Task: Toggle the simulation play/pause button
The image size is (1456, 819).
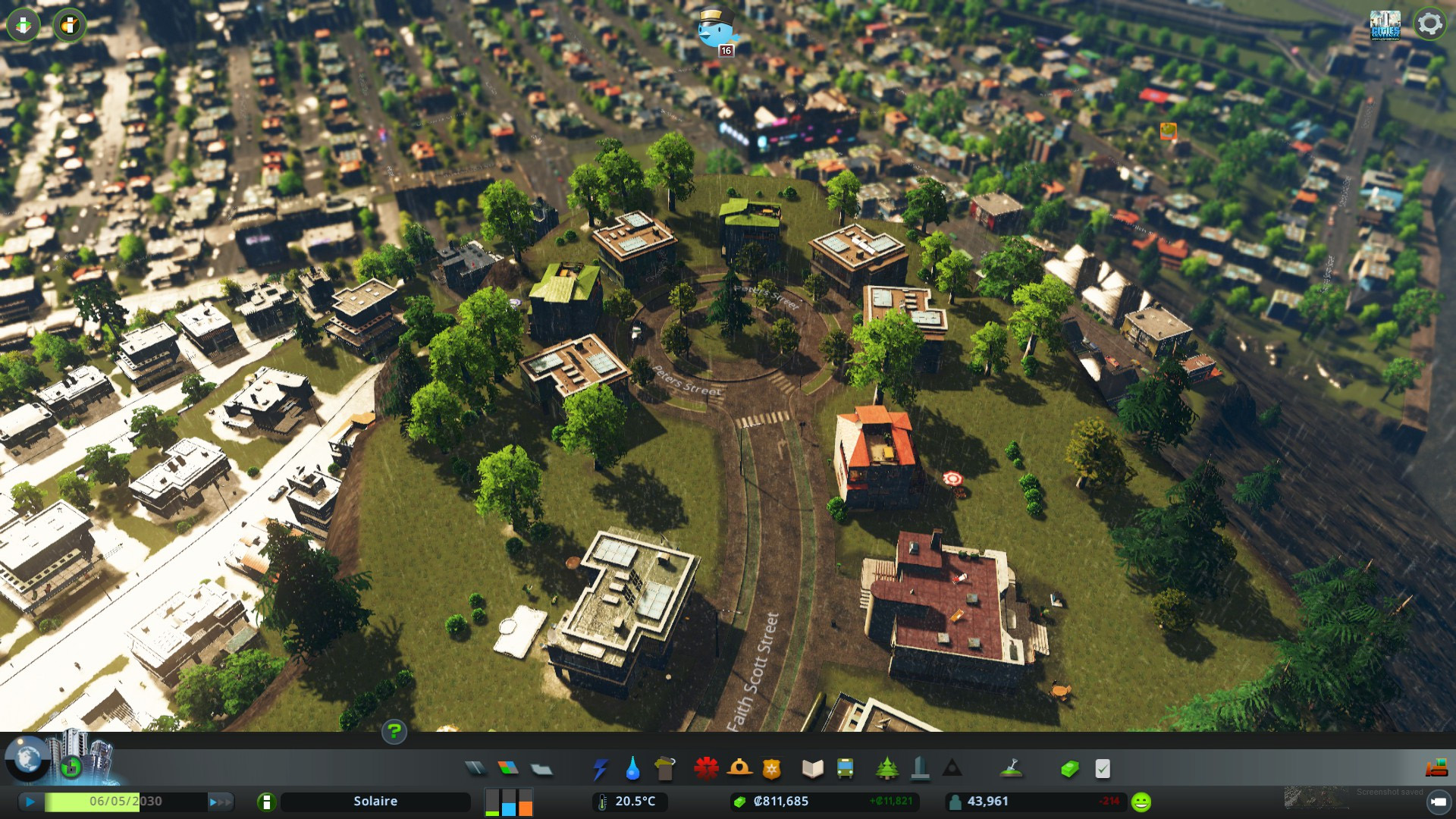Action: click(30, 802)
